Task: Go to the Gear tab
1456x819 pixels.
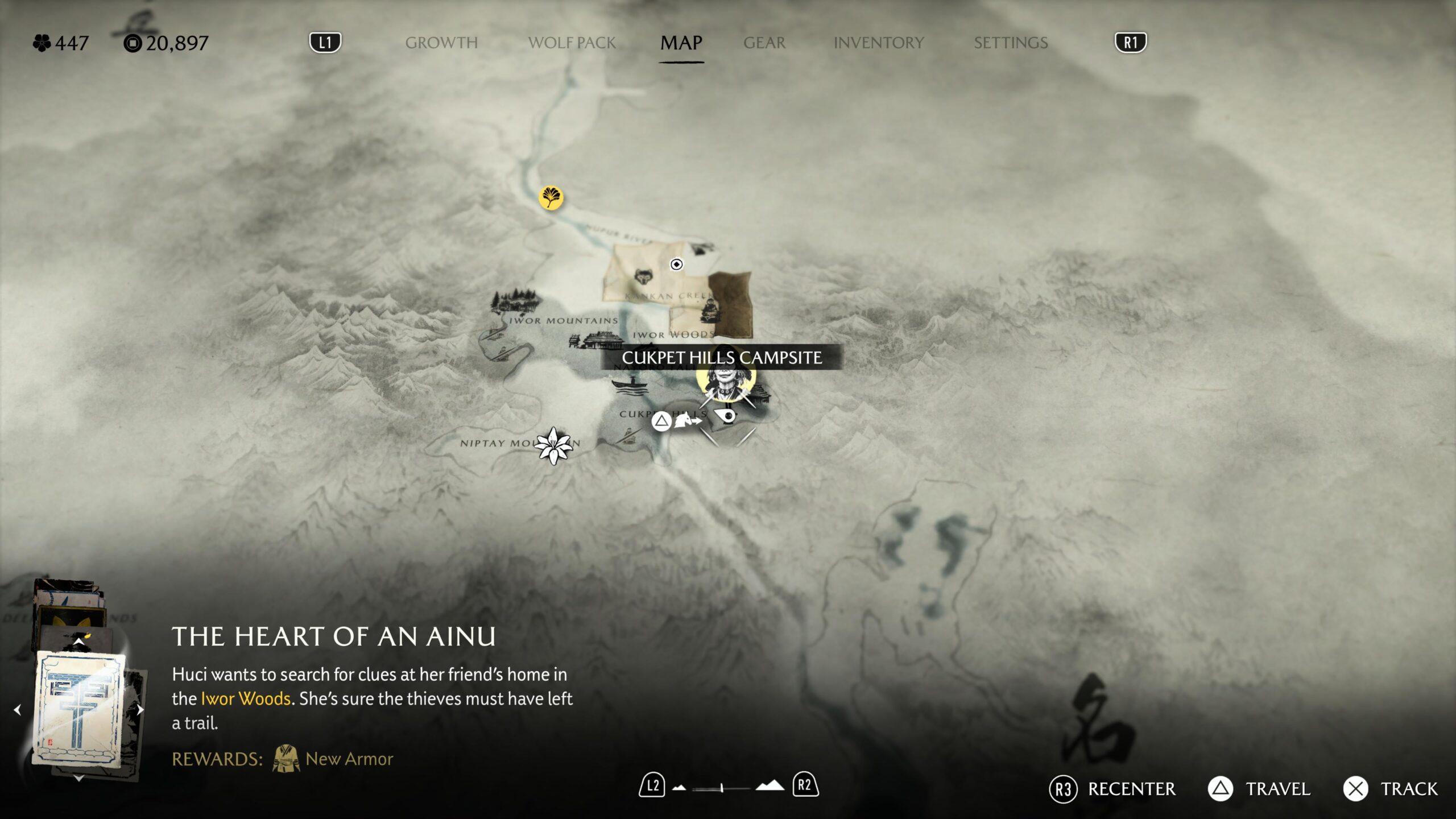Action: tap(764, 43)
